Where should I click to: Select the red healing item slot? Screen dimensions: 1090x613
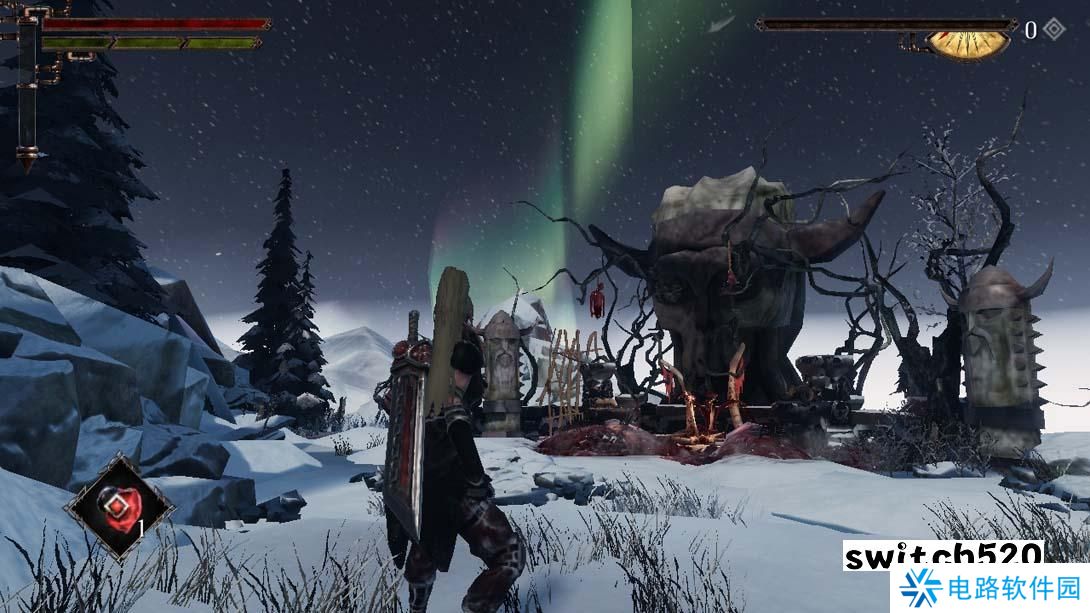[x=118, y=504]
